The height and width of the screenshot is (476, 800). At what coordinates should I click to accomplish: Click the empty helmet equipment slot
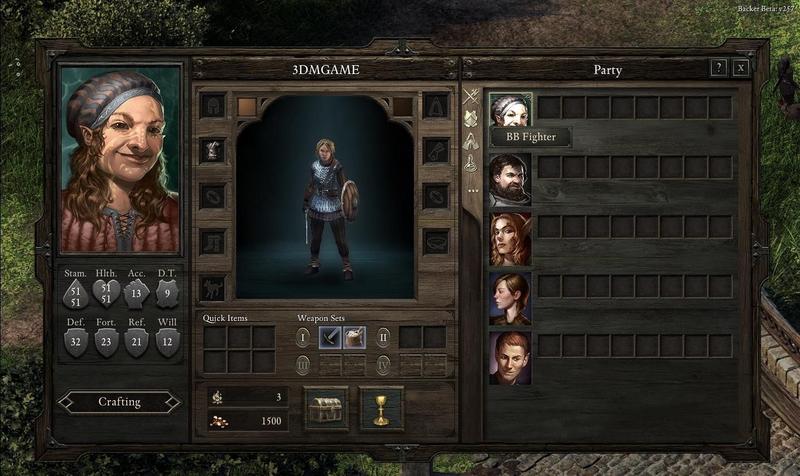(212, 105)
